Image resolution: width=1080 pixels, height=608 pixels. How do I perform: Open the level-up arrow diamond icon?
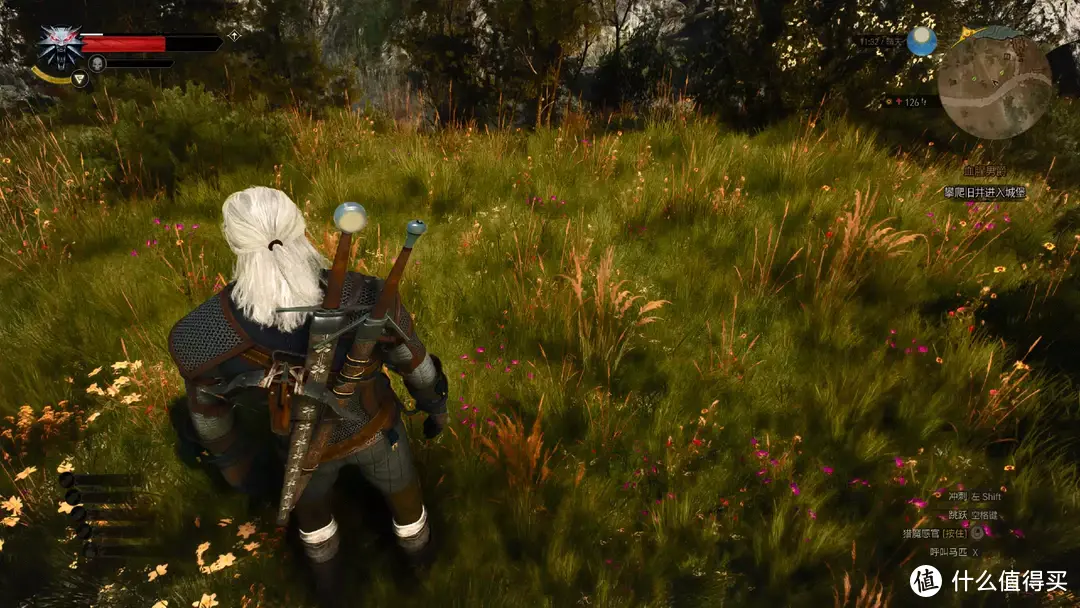pos(234,36)
